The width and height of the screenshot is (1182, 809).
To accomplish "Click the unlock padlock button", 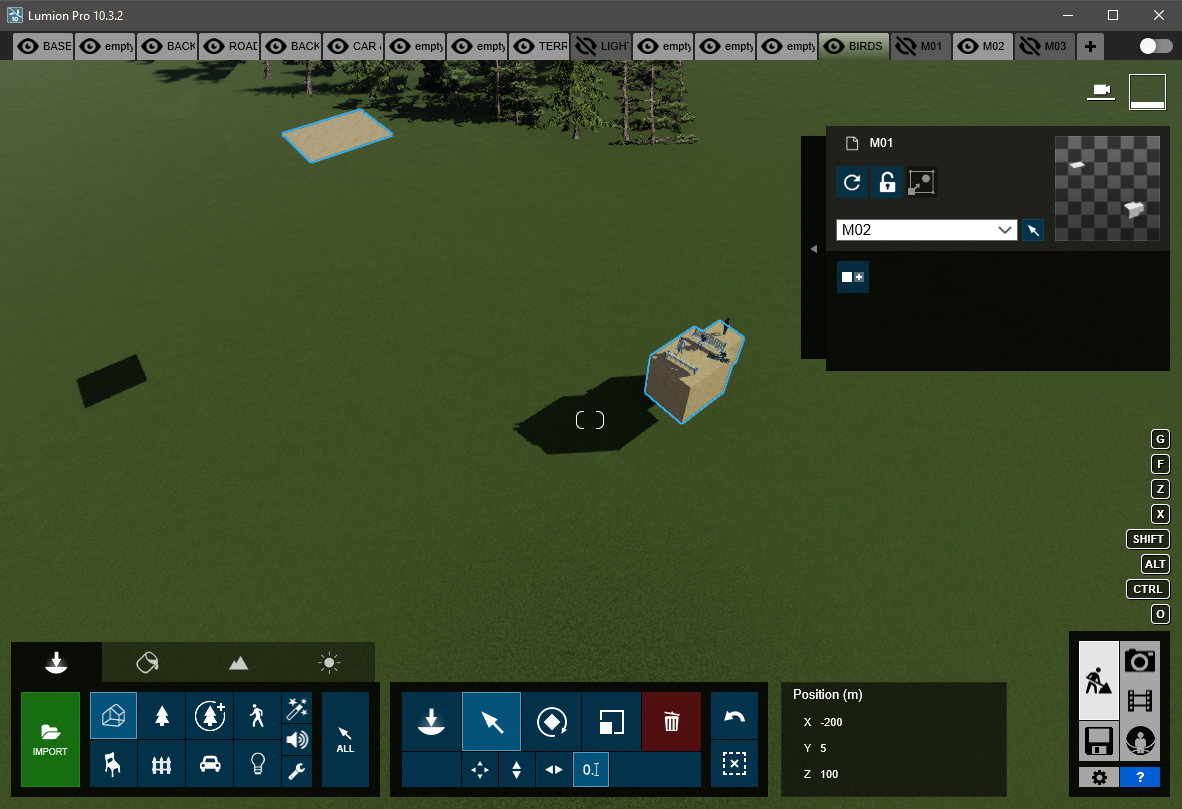I will point(886,182).
